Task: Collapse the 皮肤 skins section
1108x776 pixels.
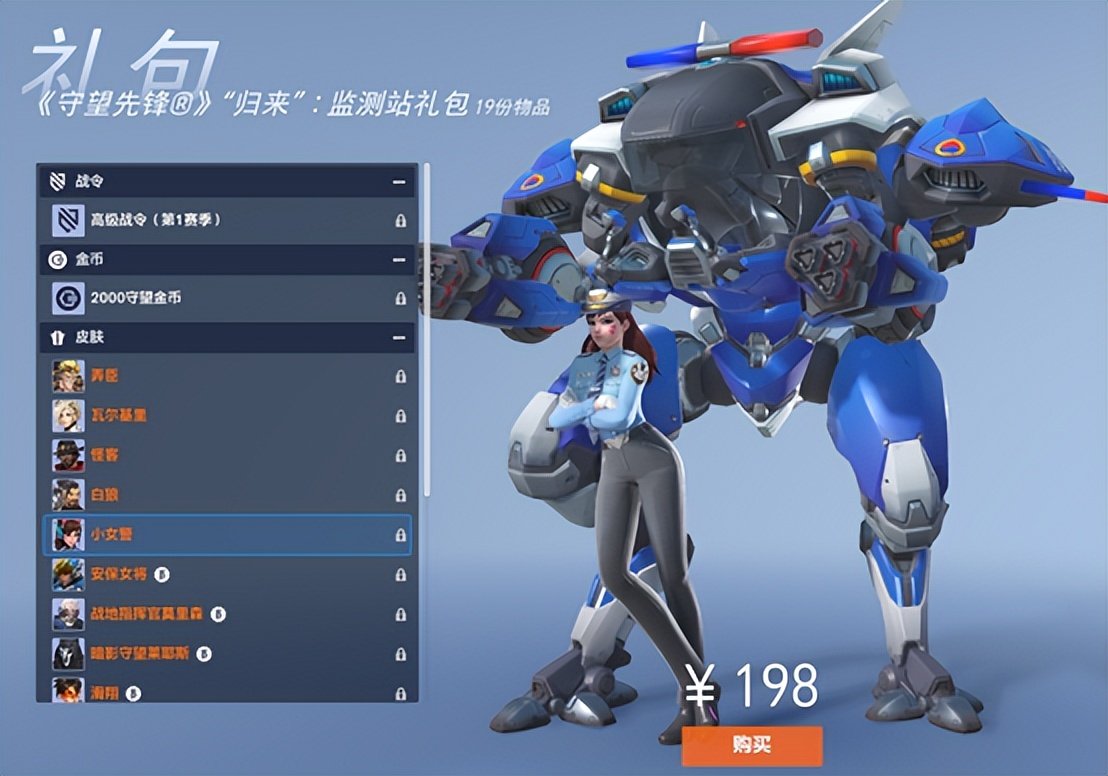Action: click(x=400, y=338)
